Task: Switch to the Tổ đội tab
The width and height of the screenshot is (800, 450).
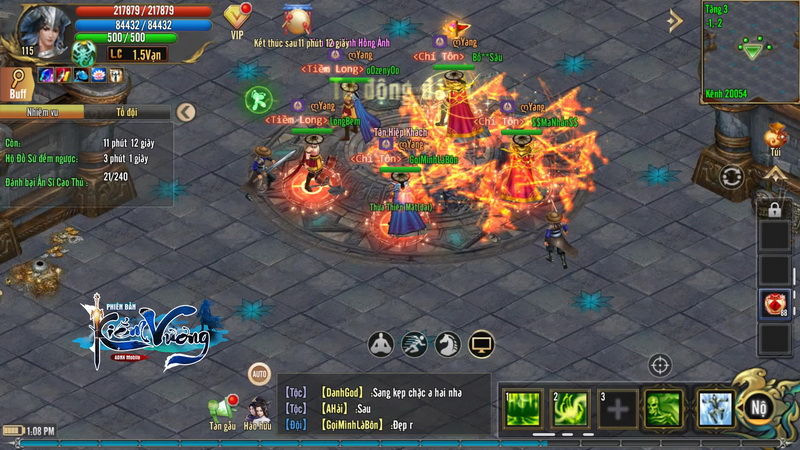Action: click(x=127, y=113)
